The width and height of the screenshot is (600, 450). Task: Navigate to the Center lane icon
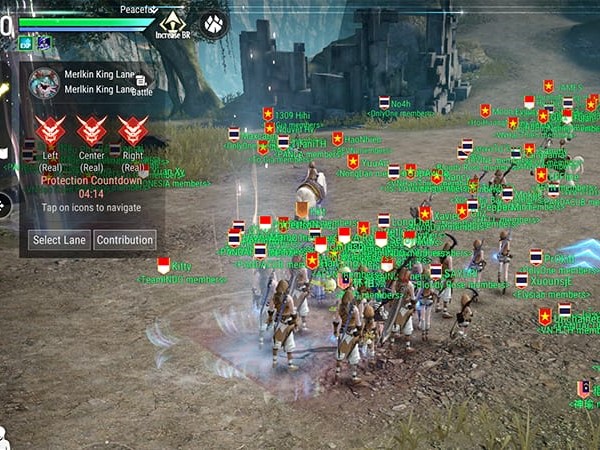[x=91, y=132]
